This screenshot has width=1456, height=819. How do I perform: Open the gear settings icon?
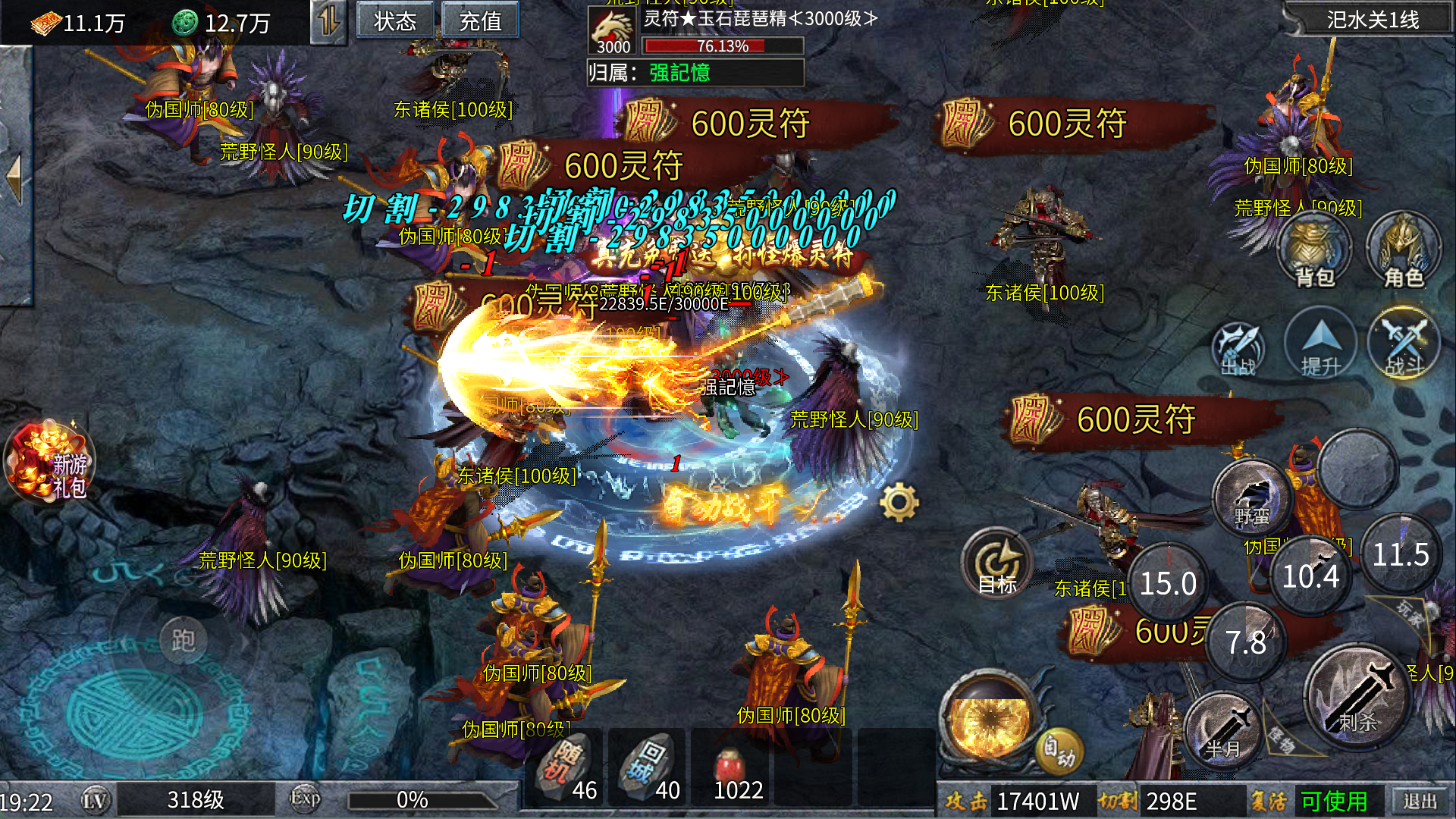[899, 502]
